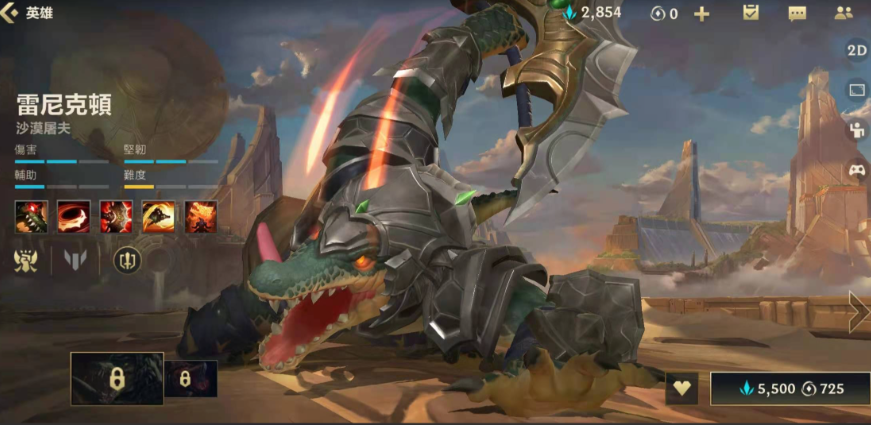The height and width of the screenshot is (425, 871).
Task: Add Wild Cores with the plus button
Action: [x=701, y=13]
